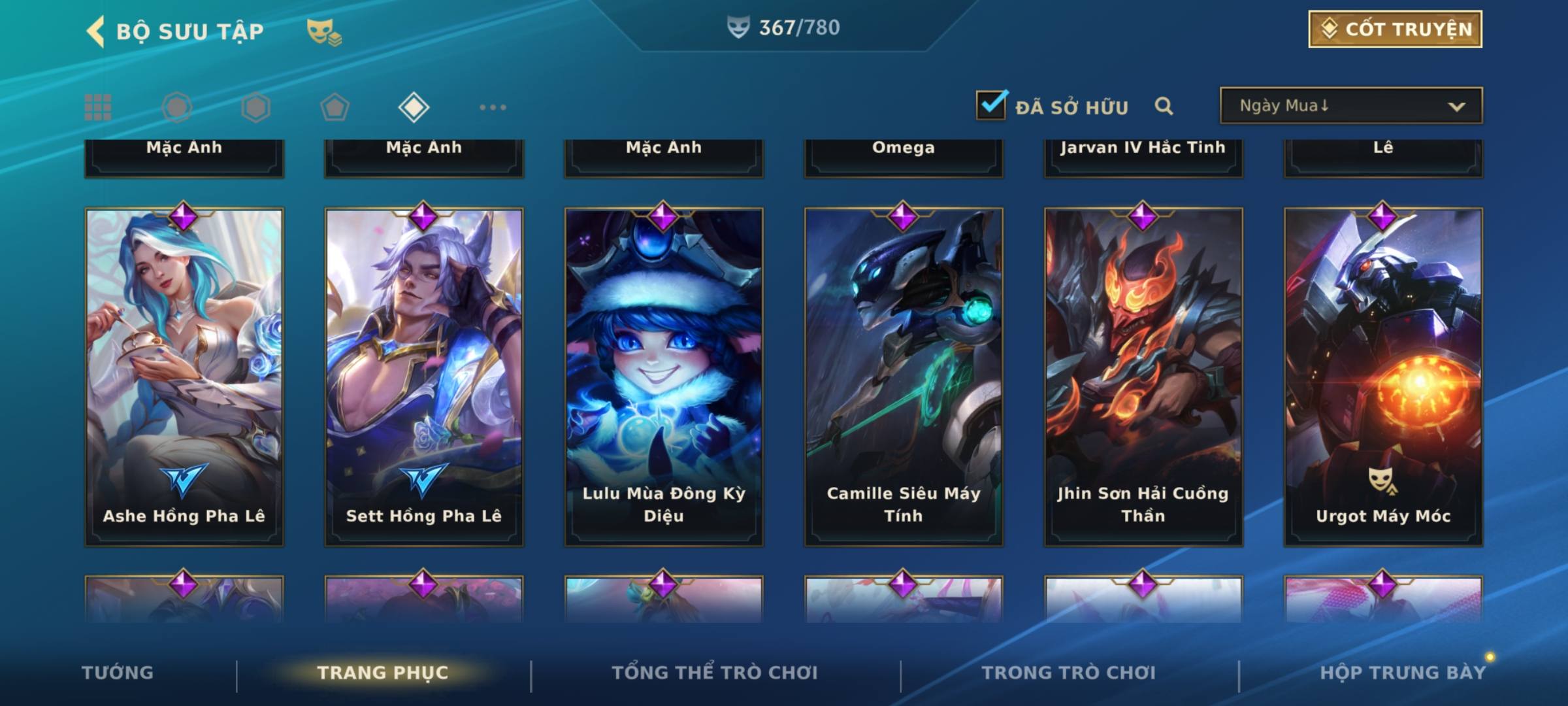
Task: Go back from Bộ Sưu Tập screen
Action: (x=95, y=31)
